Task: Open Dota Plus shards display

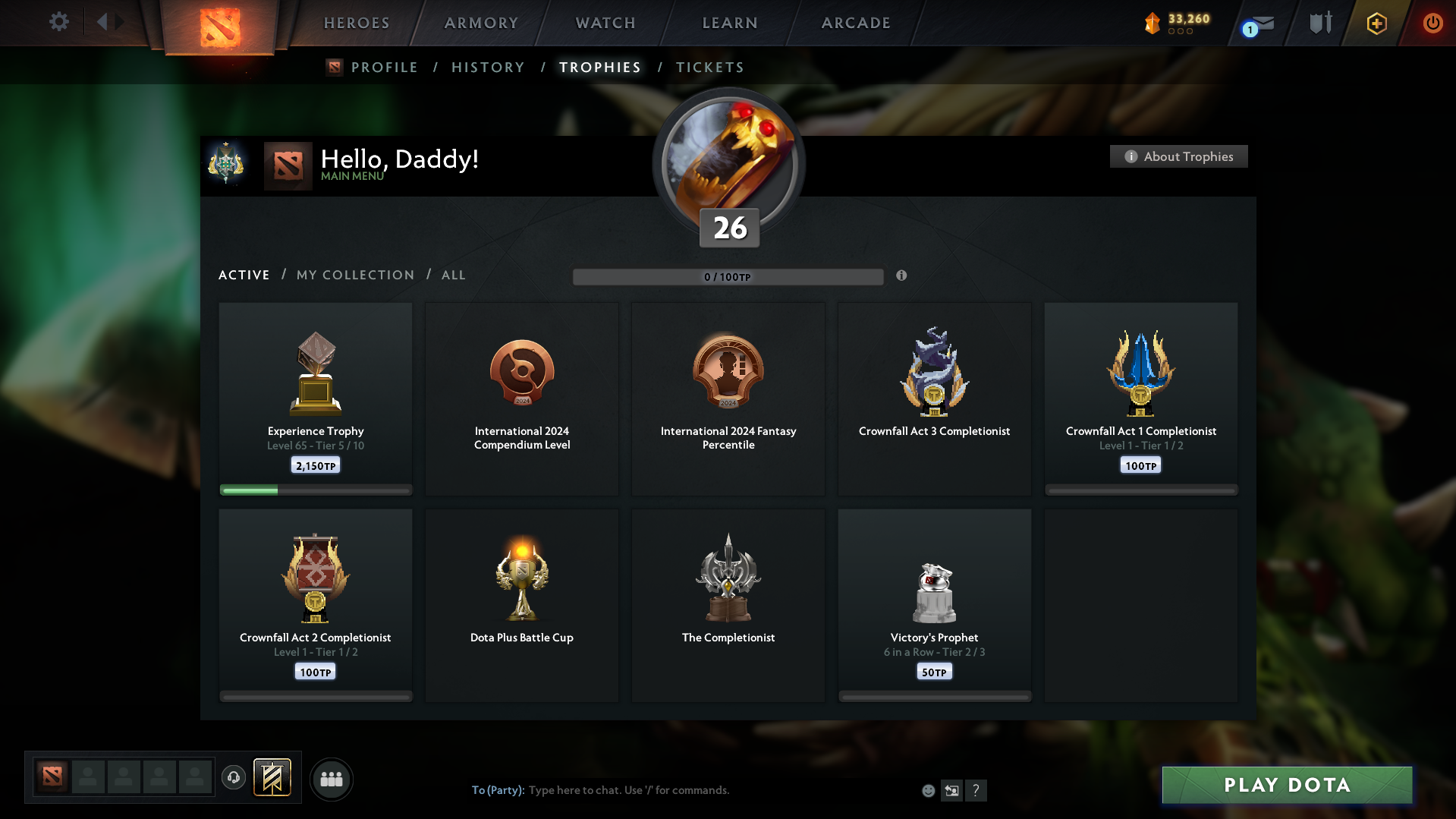Action: point(1176,23)
